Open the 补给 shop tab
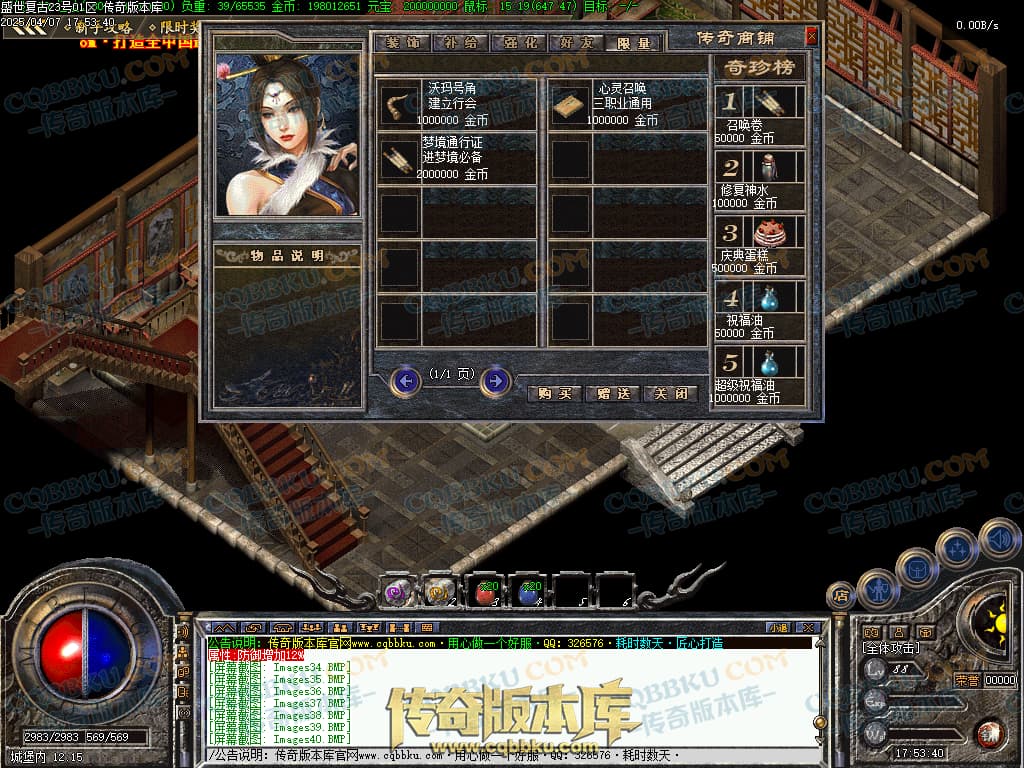Screen dimensions: 1024x768 pyautogui.click(x=459, y=43)
